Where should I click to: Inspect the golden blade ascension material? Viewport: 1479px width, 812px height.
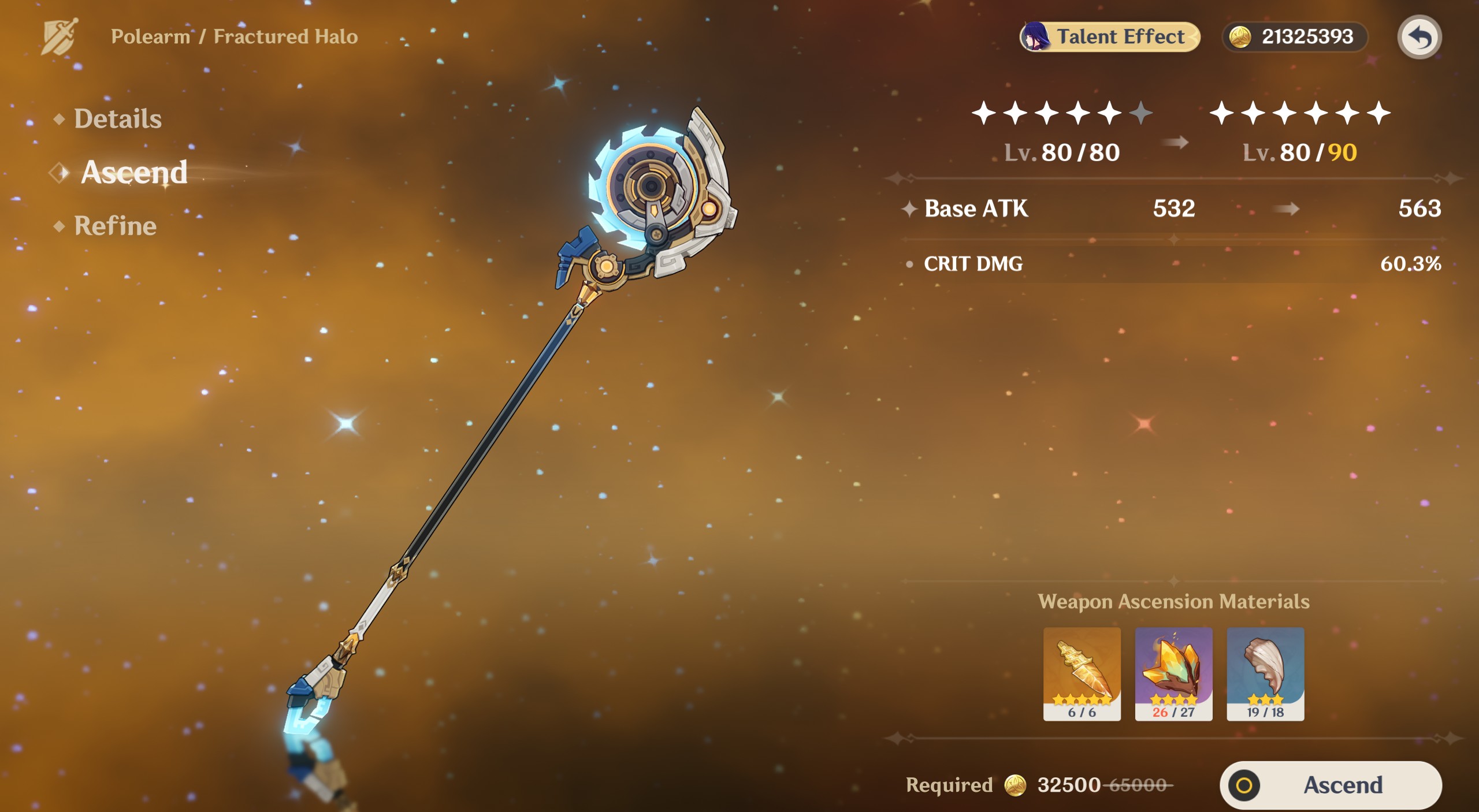click(1082, 673)
